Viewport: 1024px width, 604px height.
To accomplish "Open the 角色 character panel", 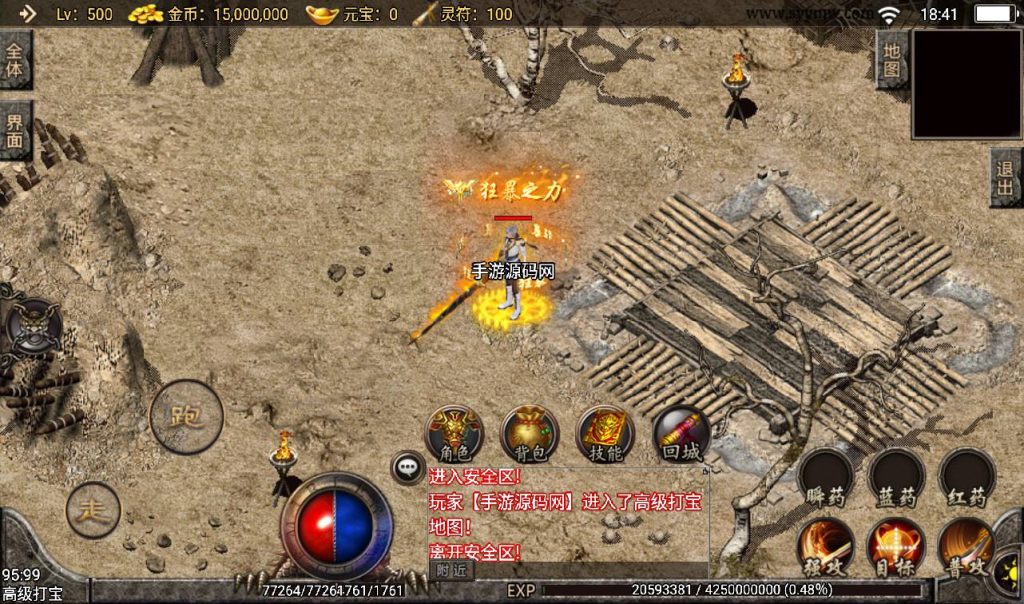I will point(454,433).
